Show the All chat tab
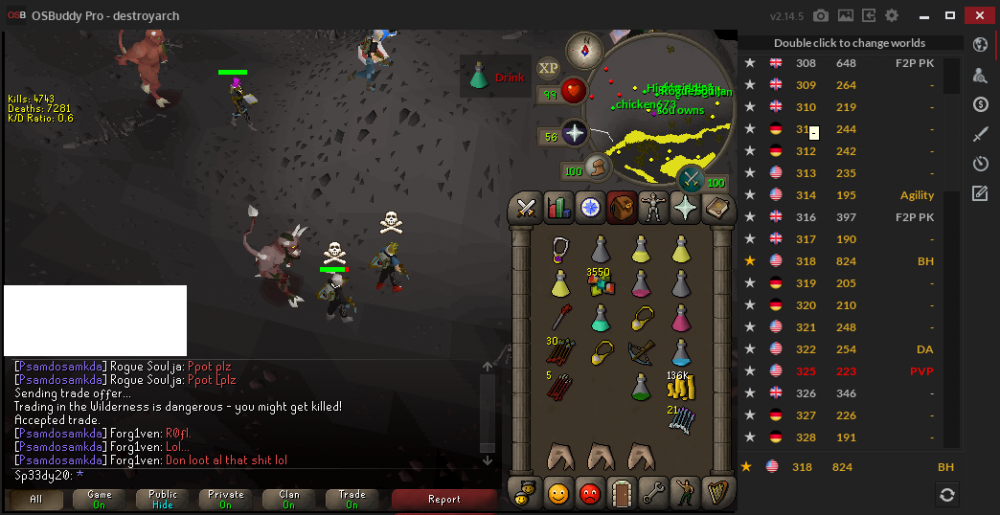Viewport: 1000px width, 515px height. (x=36, y=499)
